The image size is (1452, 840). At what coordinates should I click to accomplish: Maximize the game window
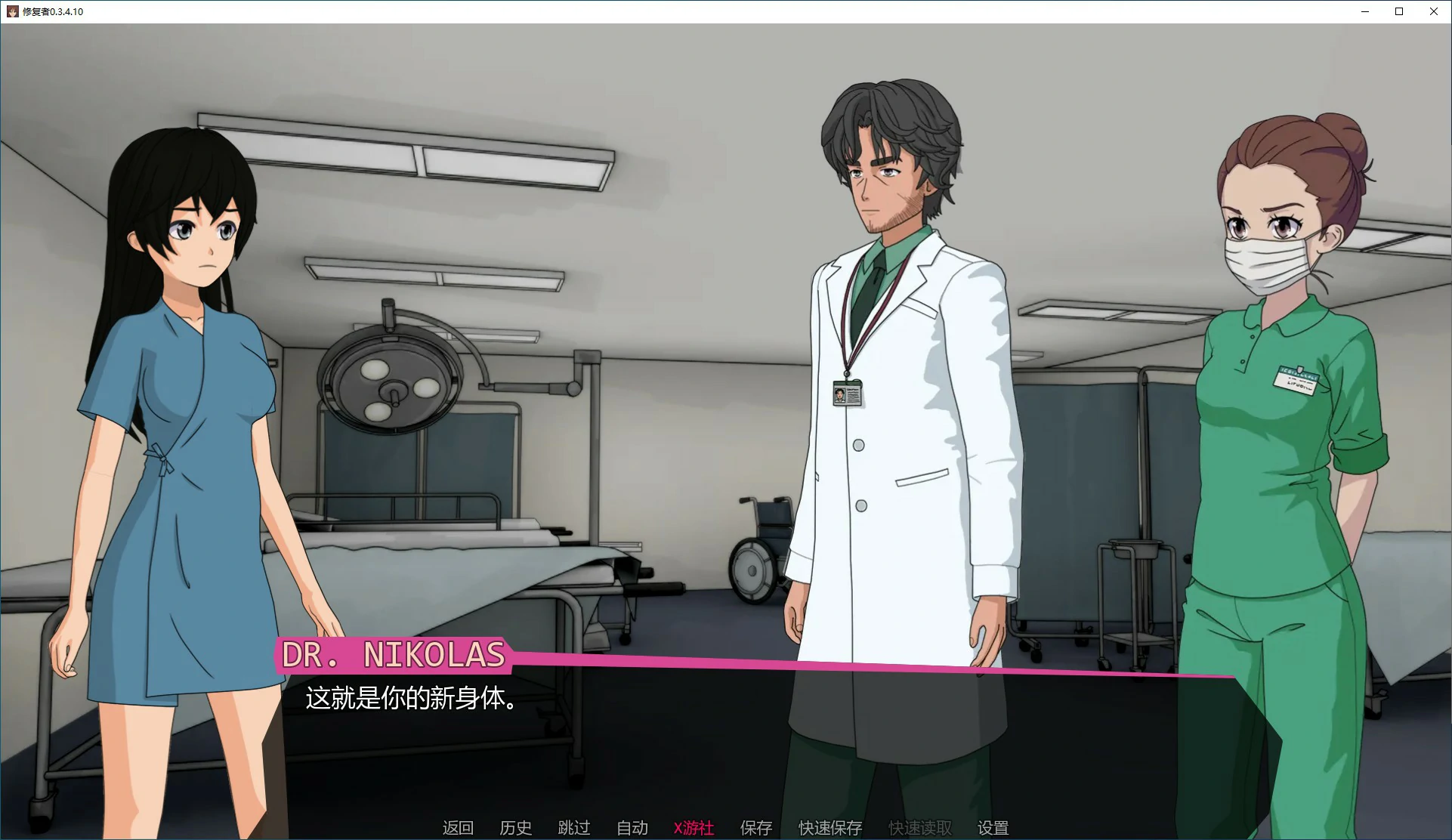tap(1399, 11)
